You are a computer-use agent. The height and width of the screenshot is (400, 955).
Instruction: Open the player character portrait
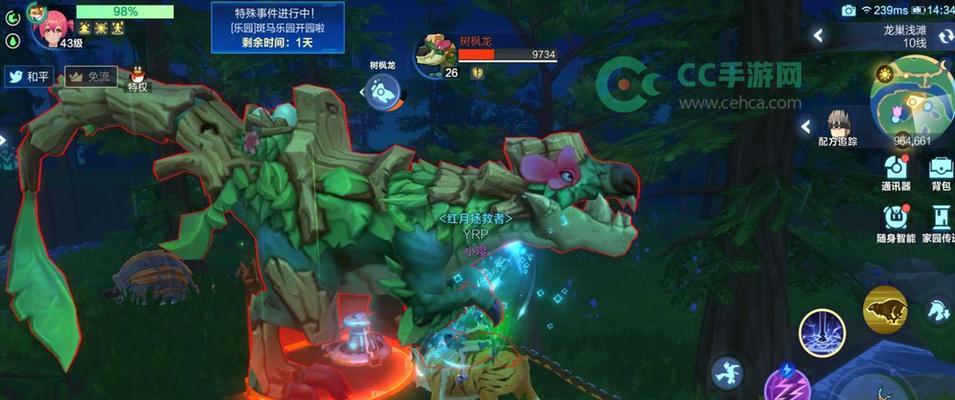[x=50, y=24]
